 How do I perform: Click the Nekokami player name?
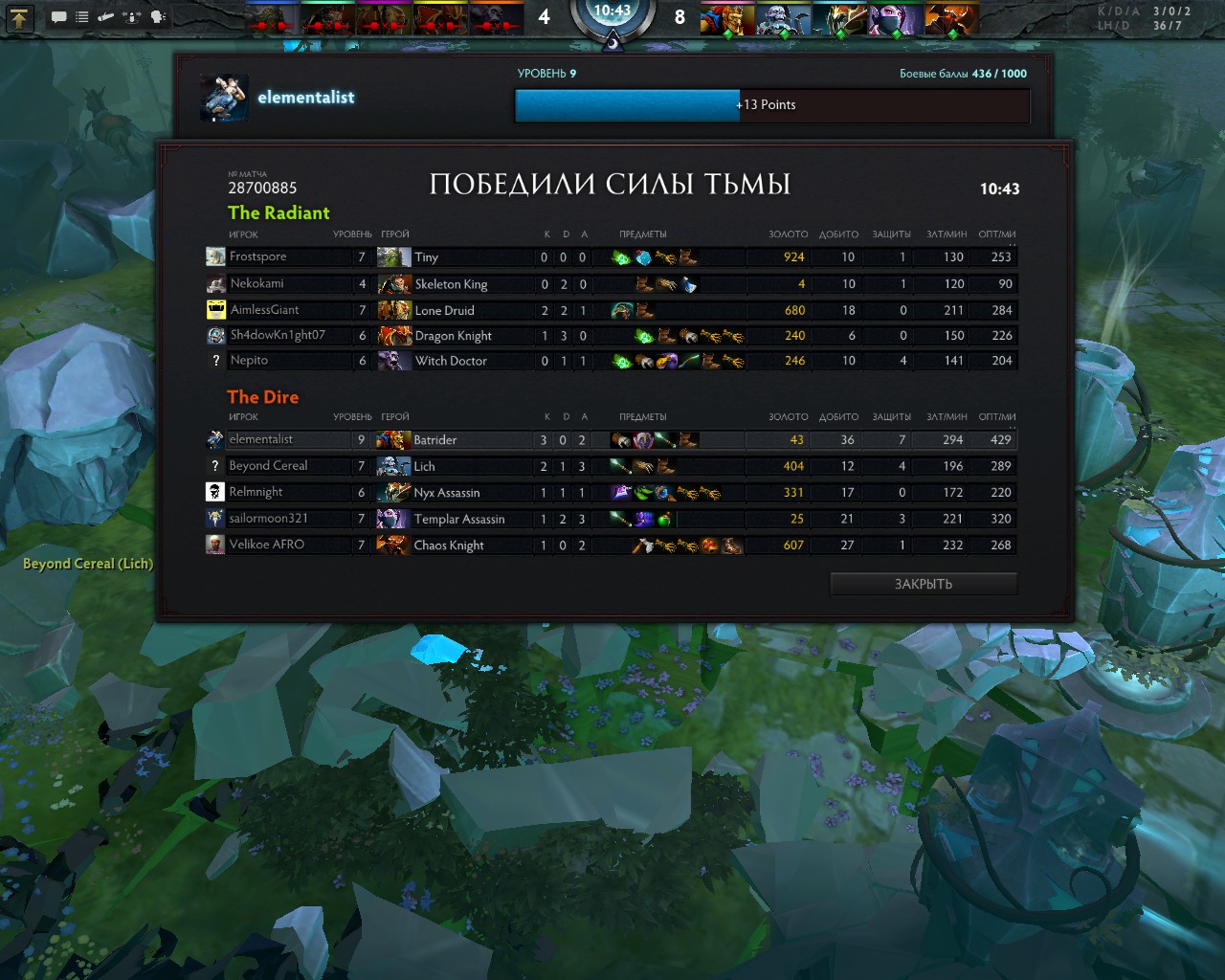tap(256, 283)
